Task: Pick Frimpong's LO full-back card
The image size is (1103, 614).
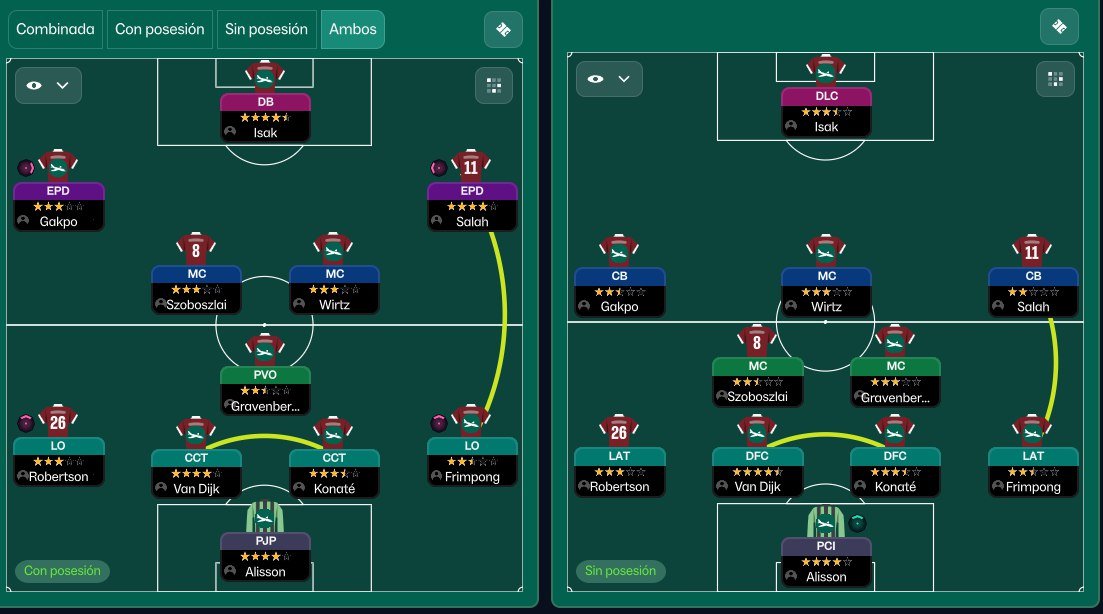Action: click(472, 460)
